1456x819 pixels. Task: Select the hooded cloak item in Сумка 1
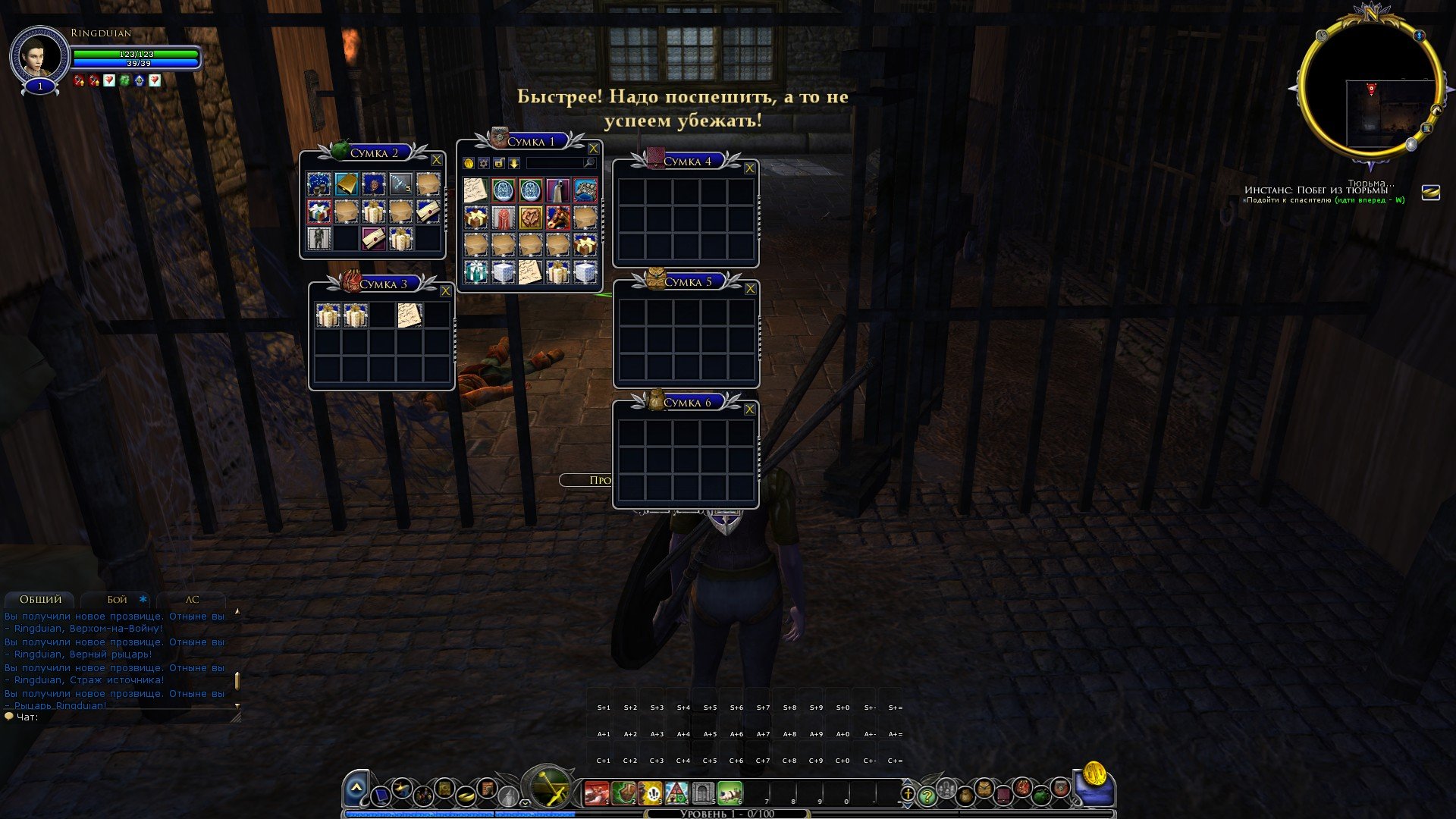point(558,190)
